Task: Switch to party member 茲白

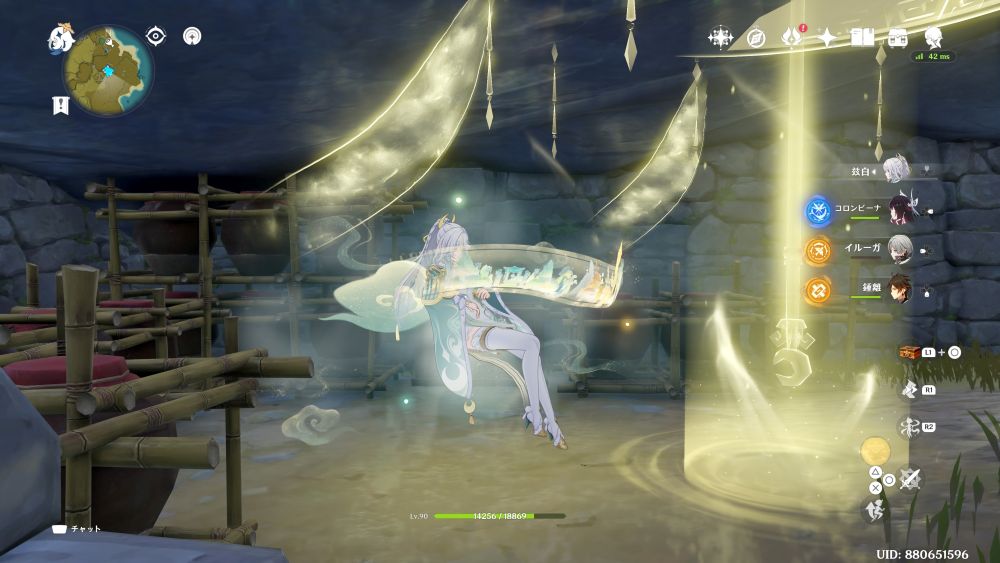Action: 893,171
